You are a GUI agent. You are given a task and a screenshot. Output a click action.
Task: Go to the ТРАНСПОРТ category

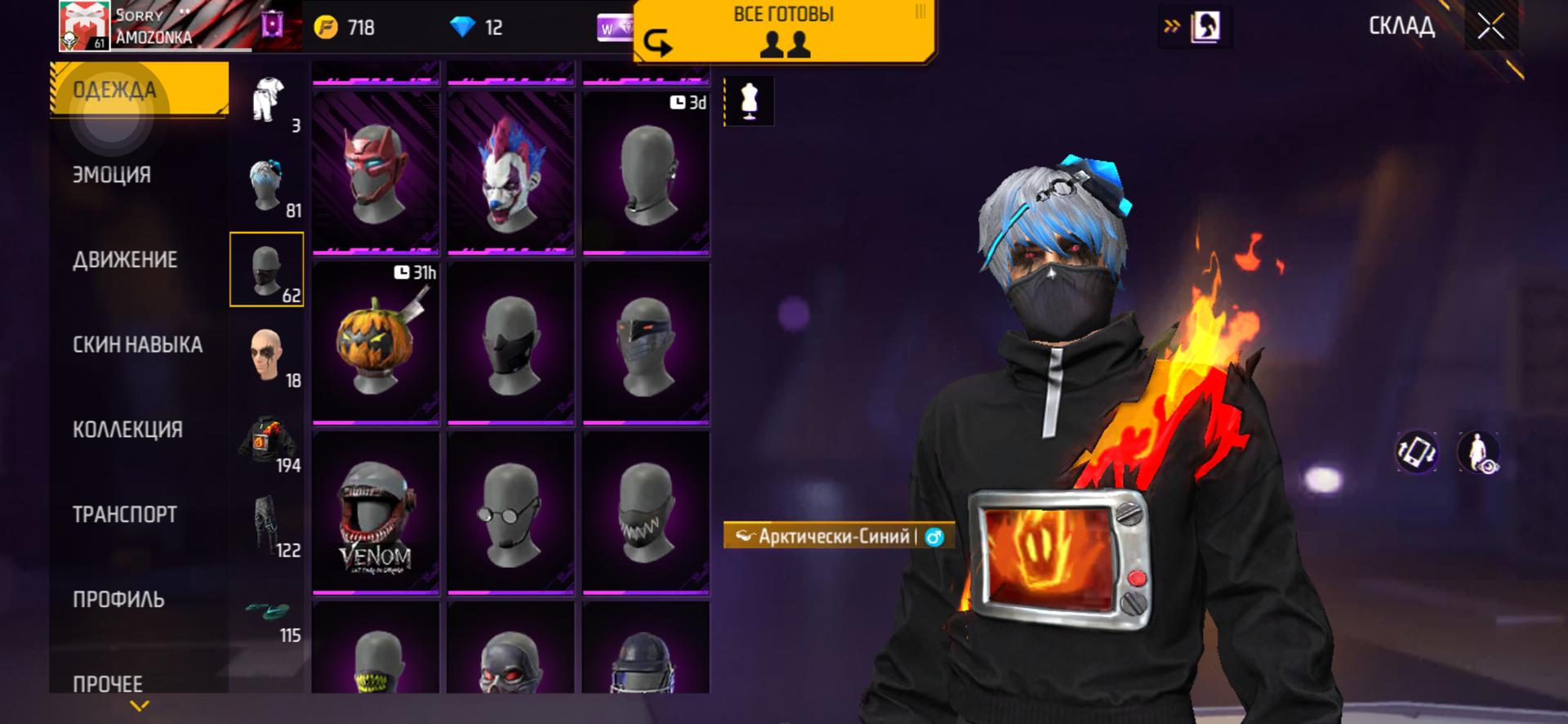click(124, 515)
